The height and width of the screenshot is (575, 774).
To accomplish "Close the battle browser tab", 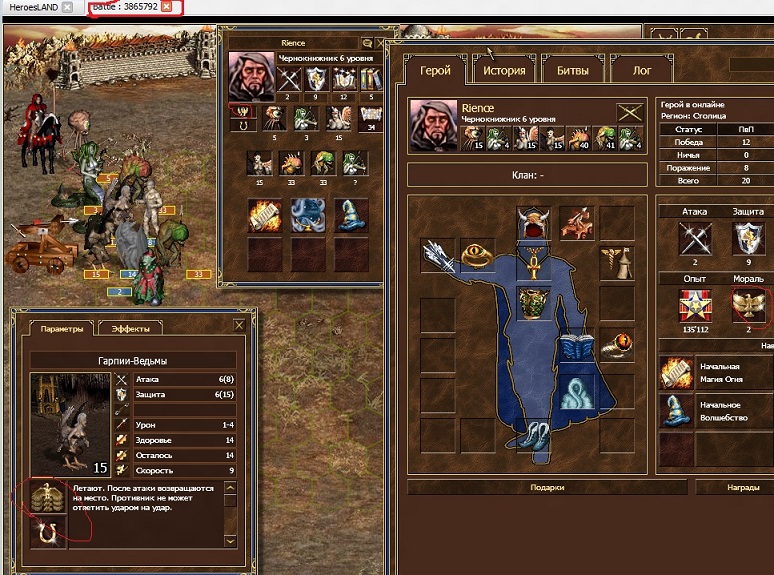I will pos(167,7).
